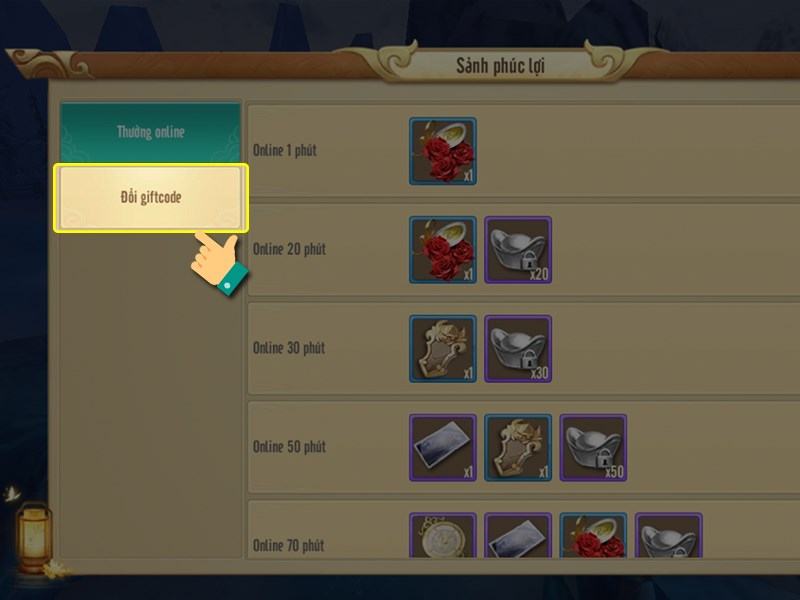Select the rose reward for Online 1 phút
Viewport: 800px width, 600px height.
[442, 151]
